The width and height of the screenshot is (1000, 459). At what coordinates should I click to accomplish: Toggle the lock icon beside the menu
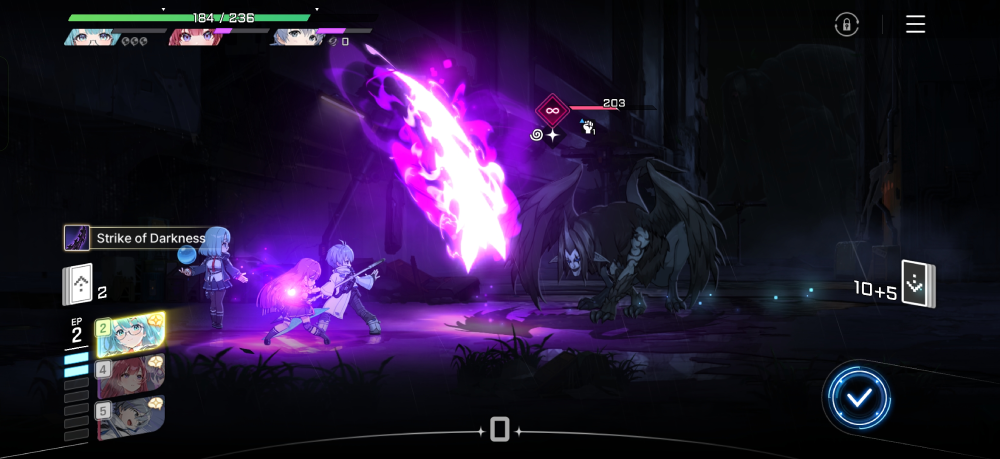pyautogui.click(x=846, y=25)
